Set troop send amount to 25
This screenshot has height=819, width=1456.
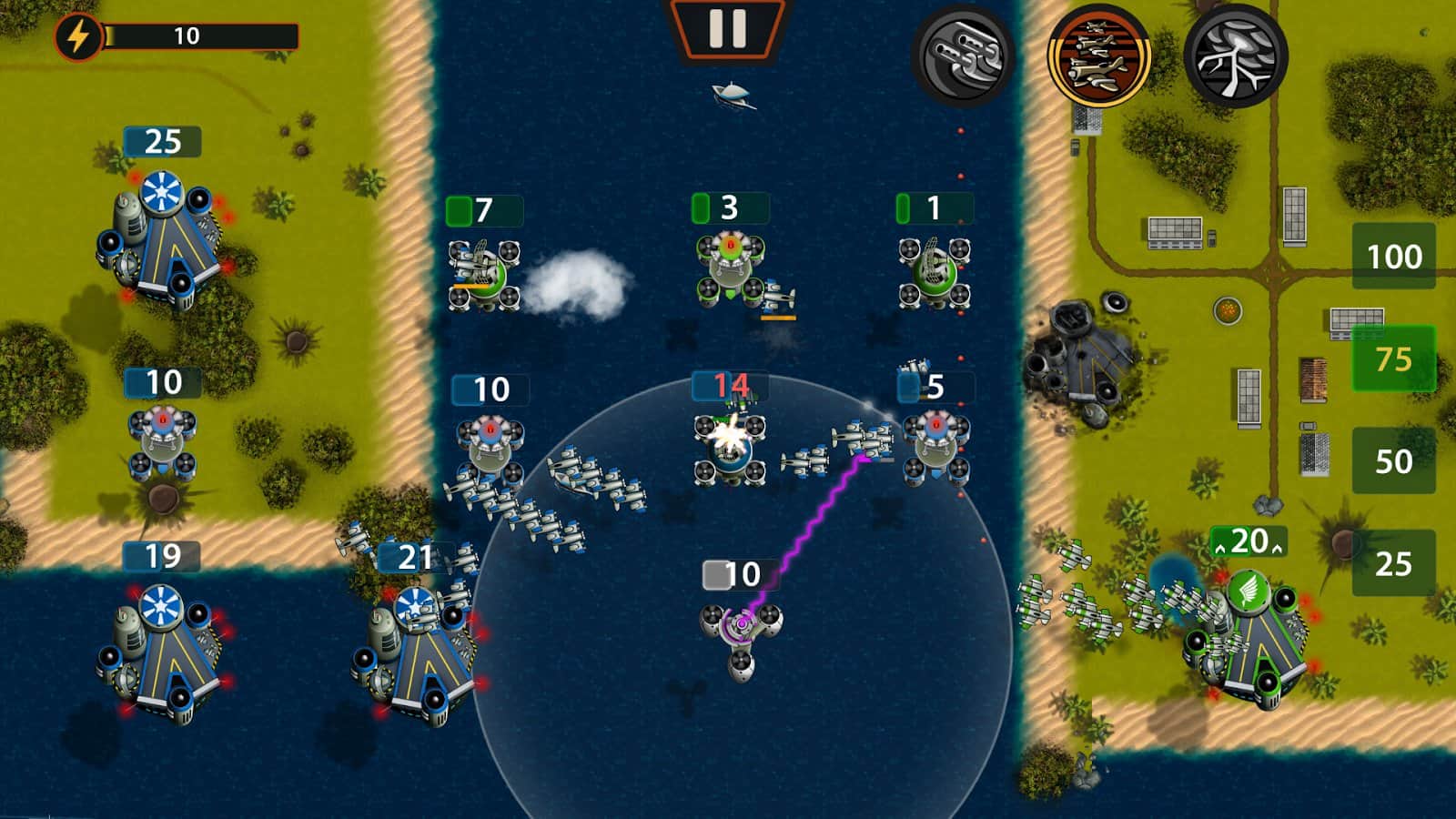pyautogui.click(x=1393, y=564)
